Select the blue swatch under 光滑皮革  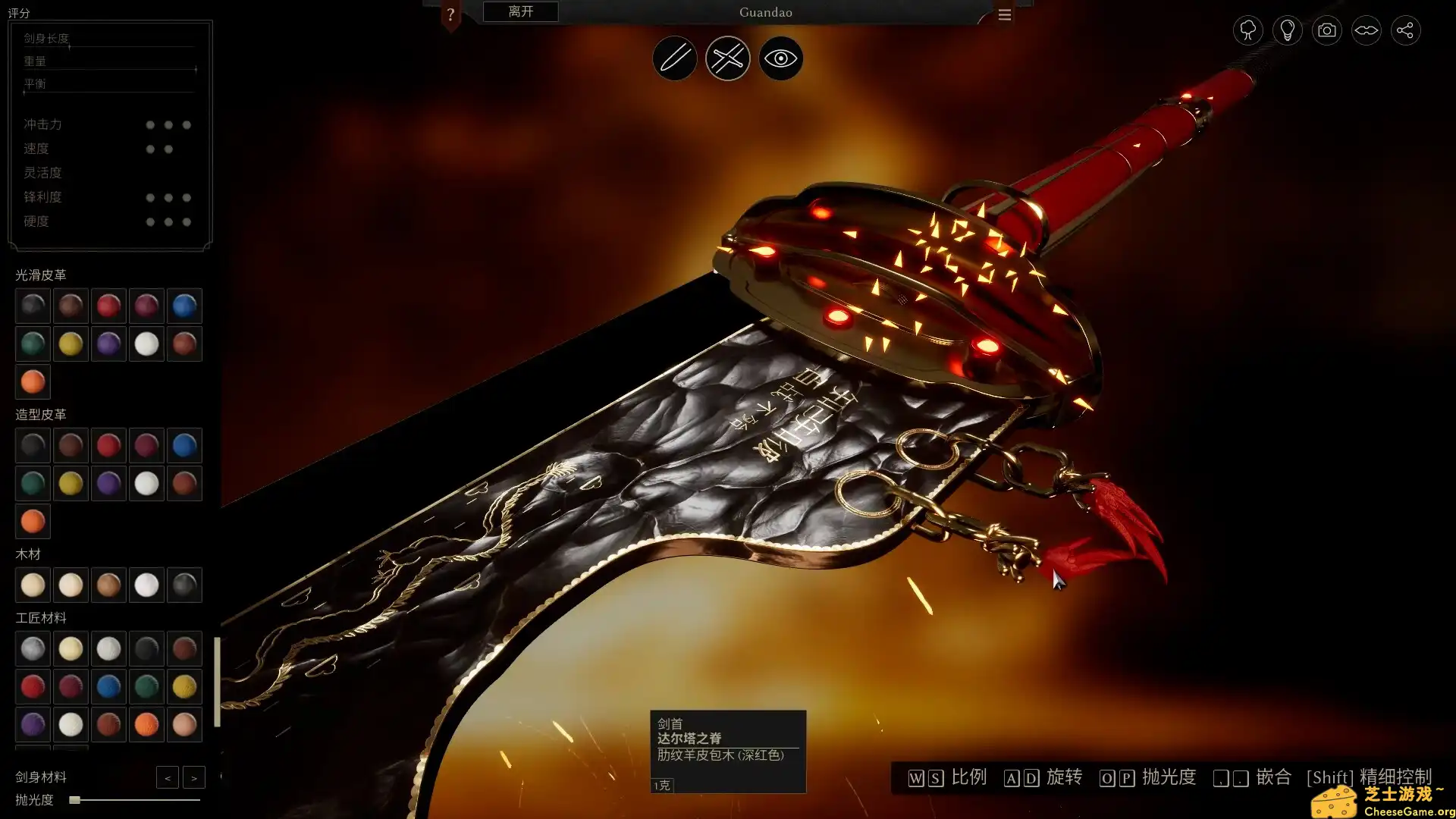(x=184, y=306)
